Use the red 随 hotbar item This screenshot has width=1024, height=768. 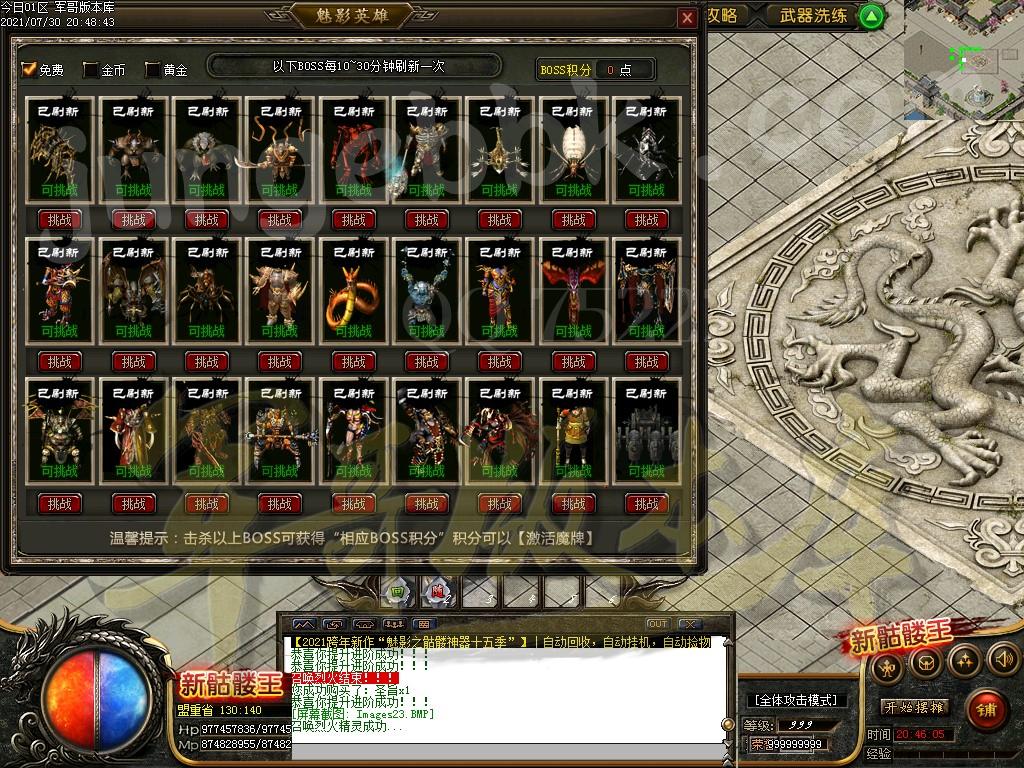click(438, 592)
